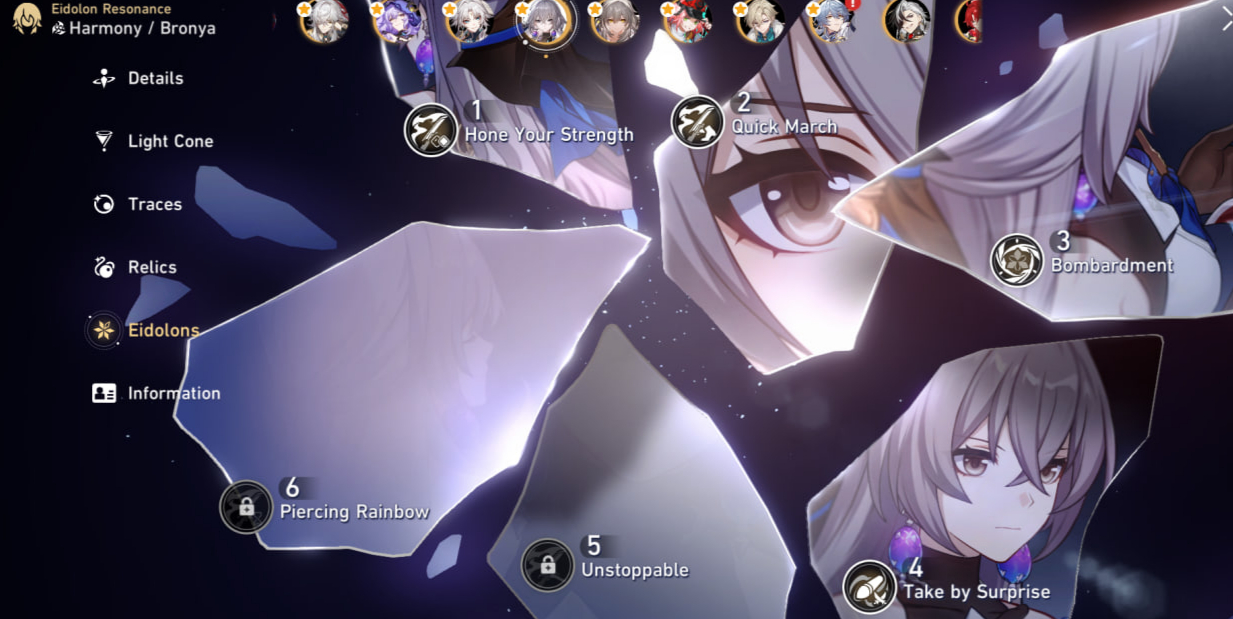The image size is (1233, 619).
Task: Inspect Eidolon 4 Take by Surprise
Action: [x=869, y=586]
